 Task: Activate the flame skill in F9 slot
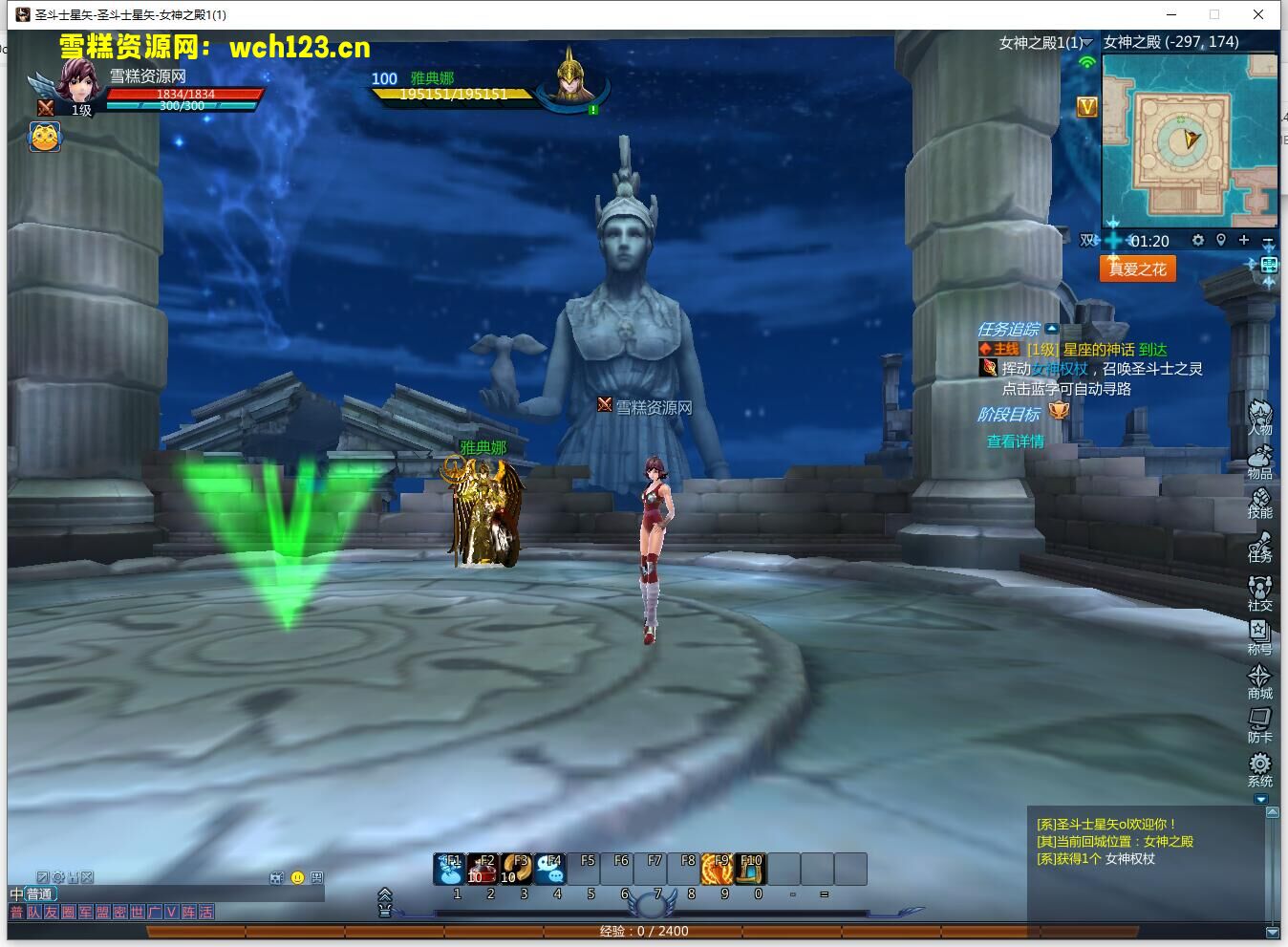click(x=718, y=869)
